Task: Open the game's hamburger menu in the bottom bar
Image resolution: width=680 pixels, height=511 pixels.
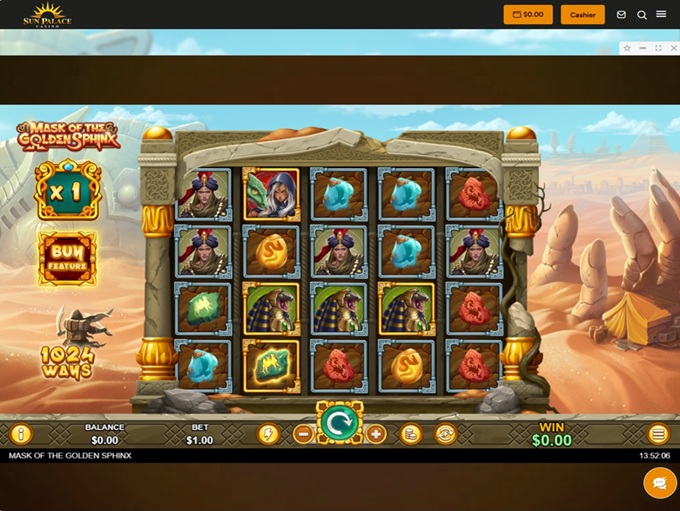Action: tap(658, 434)
